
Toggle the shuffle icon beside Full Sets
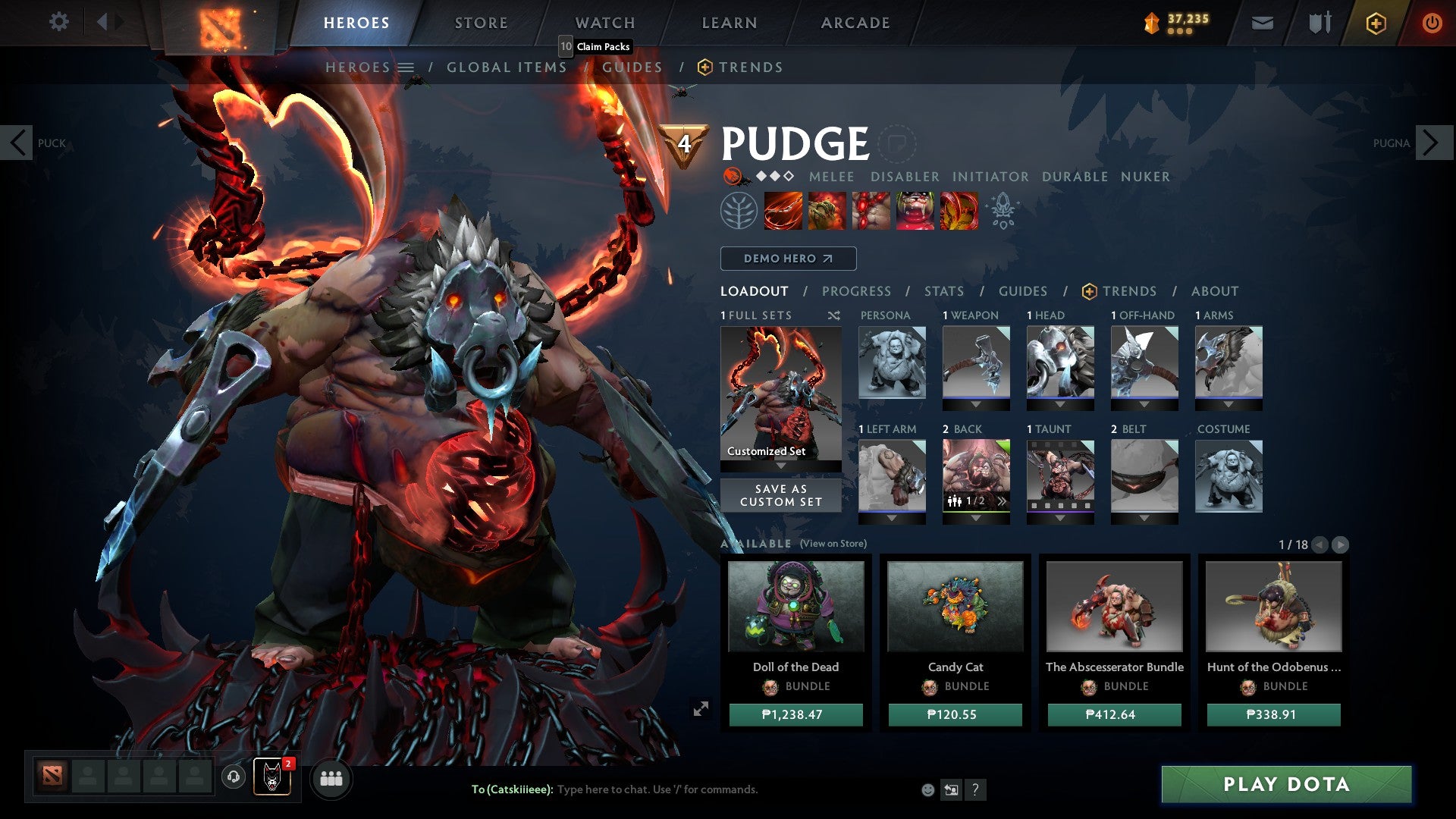(x=833, y=315)
